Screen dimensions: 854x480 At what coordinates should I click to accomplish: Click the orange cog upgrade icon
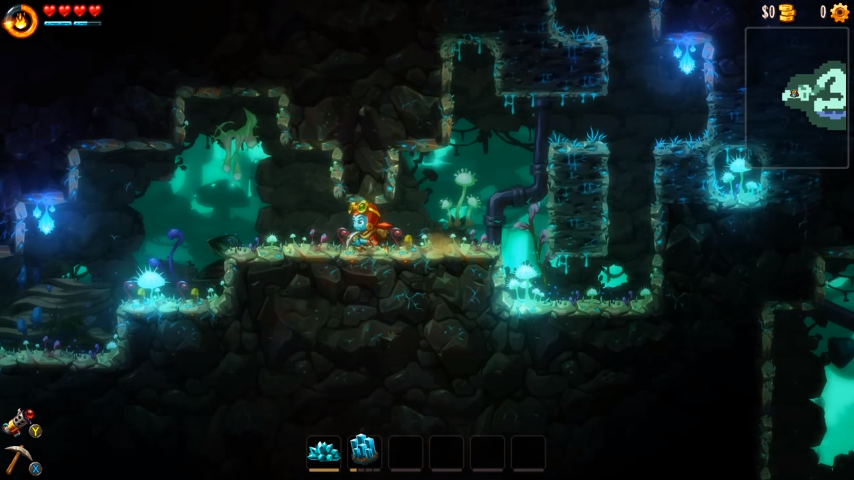839,13
